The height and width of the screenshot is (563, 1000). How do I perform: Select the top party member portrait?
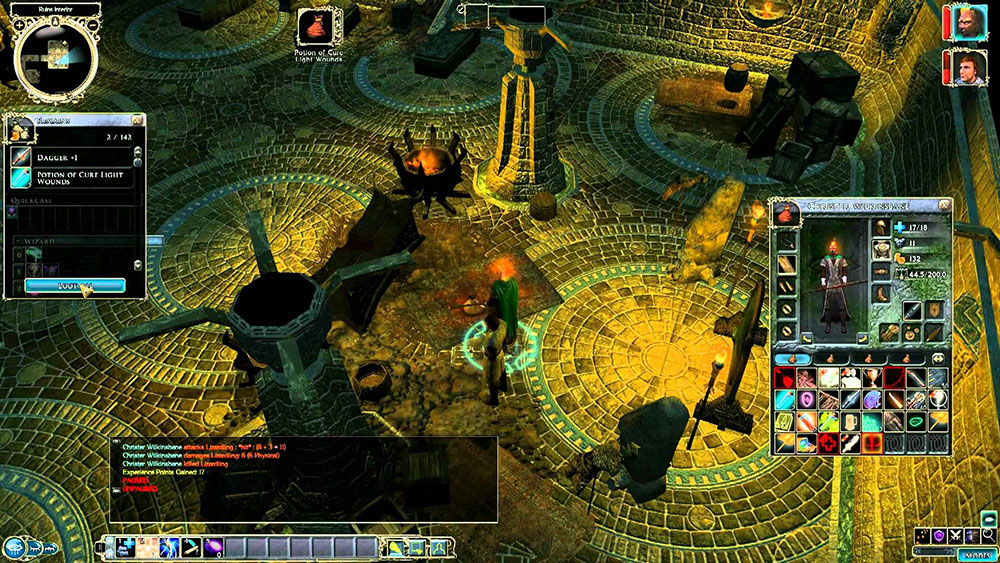pos(969,23)
